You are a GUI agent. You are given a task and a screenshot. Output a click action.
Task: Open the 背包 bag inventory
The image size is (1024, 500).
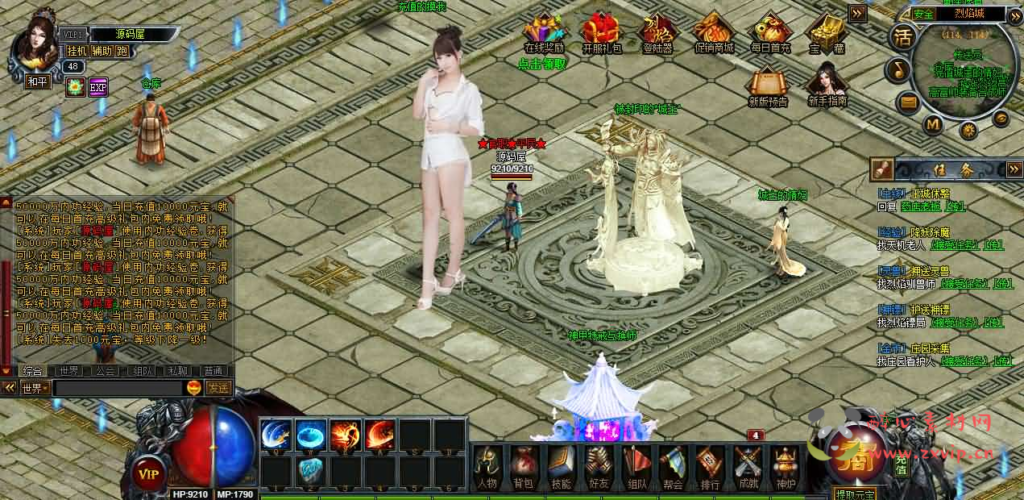click(x=523, y=466)
